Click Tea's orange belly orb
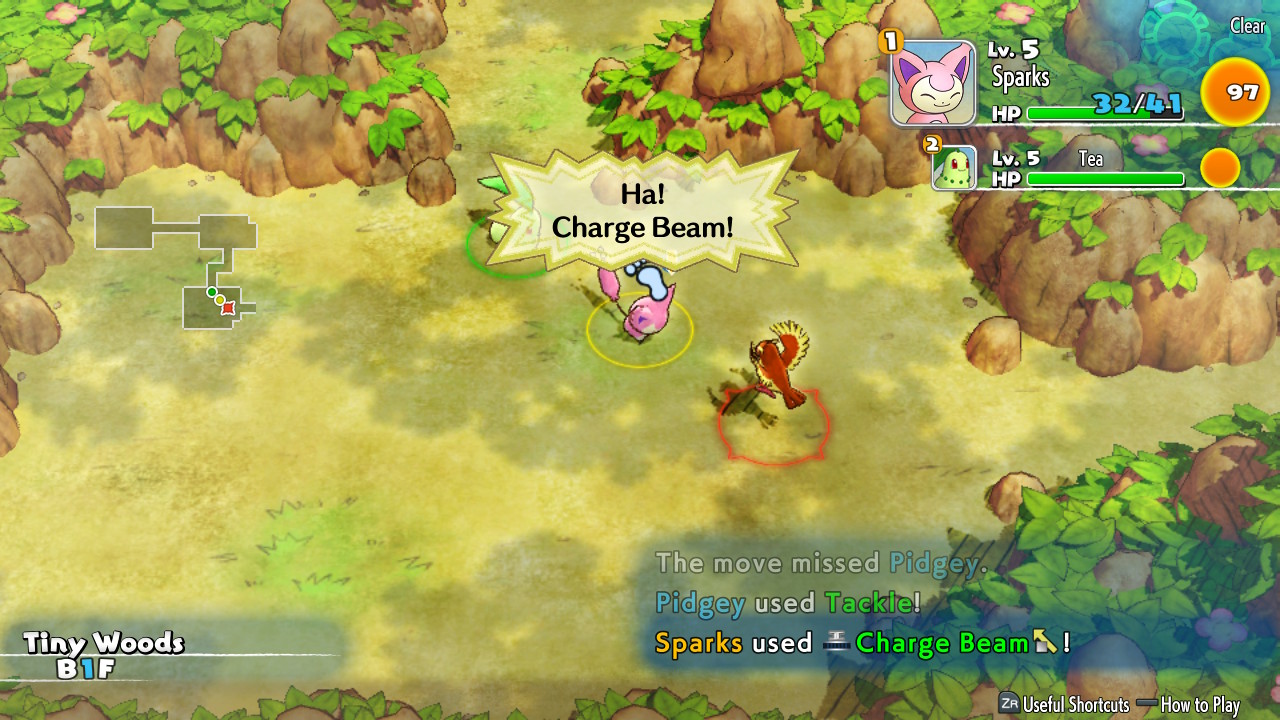The image size is (1280, 720). tap(1220, 168)
